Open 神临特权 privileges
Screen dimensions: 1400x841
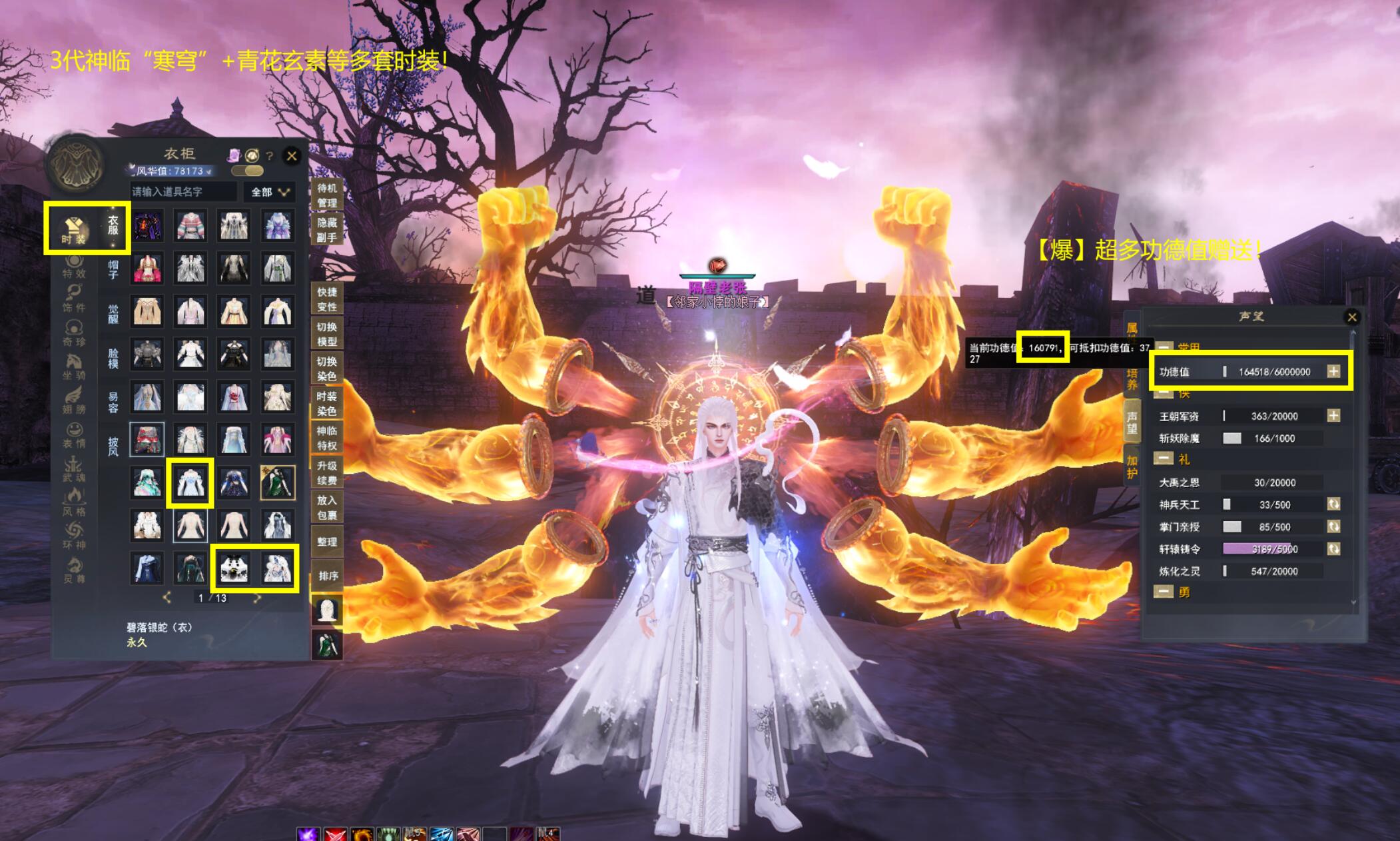point(327,438)
